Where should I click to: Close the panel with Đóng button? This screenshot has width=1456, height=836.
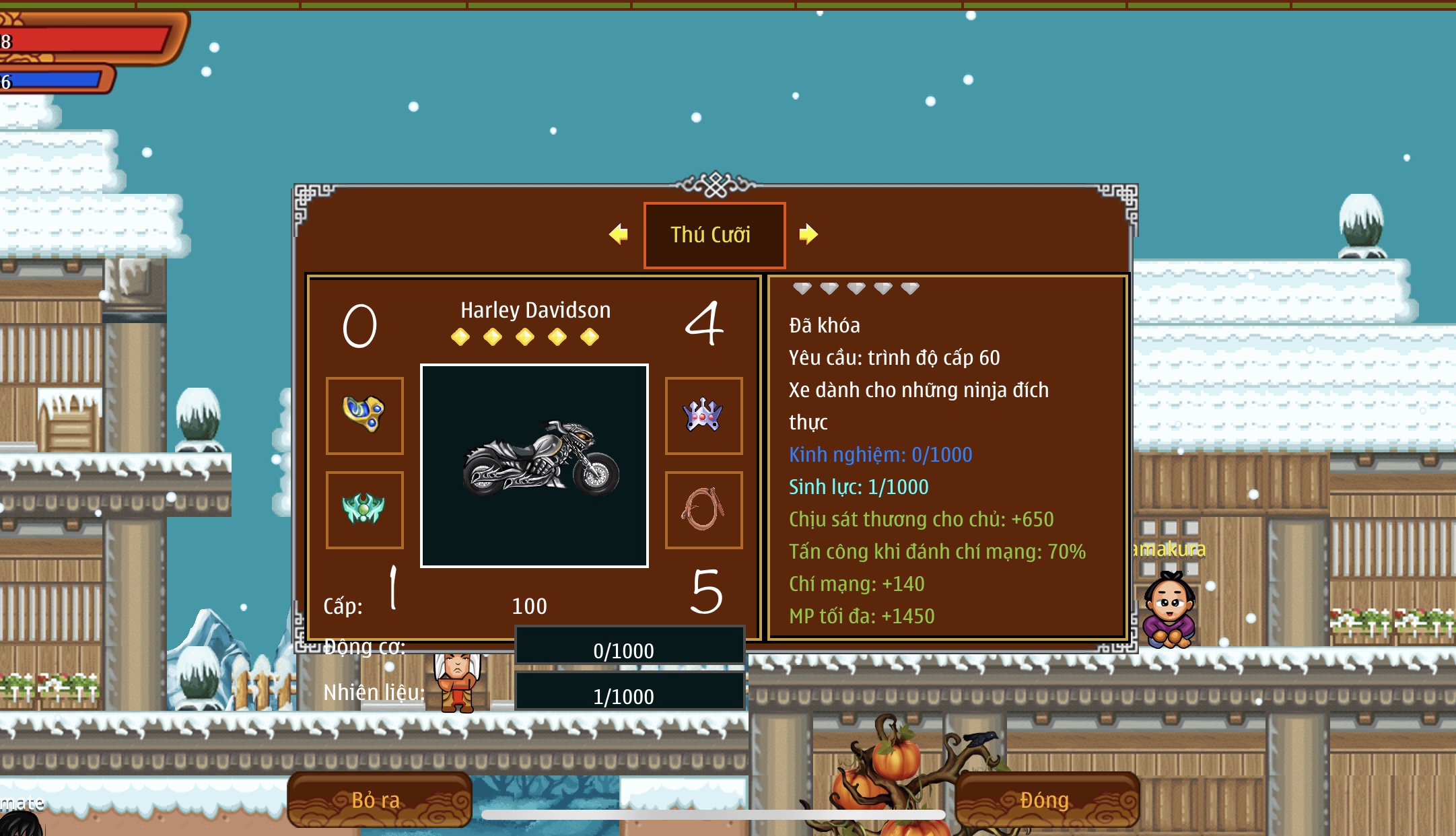tap(1045, 800)
